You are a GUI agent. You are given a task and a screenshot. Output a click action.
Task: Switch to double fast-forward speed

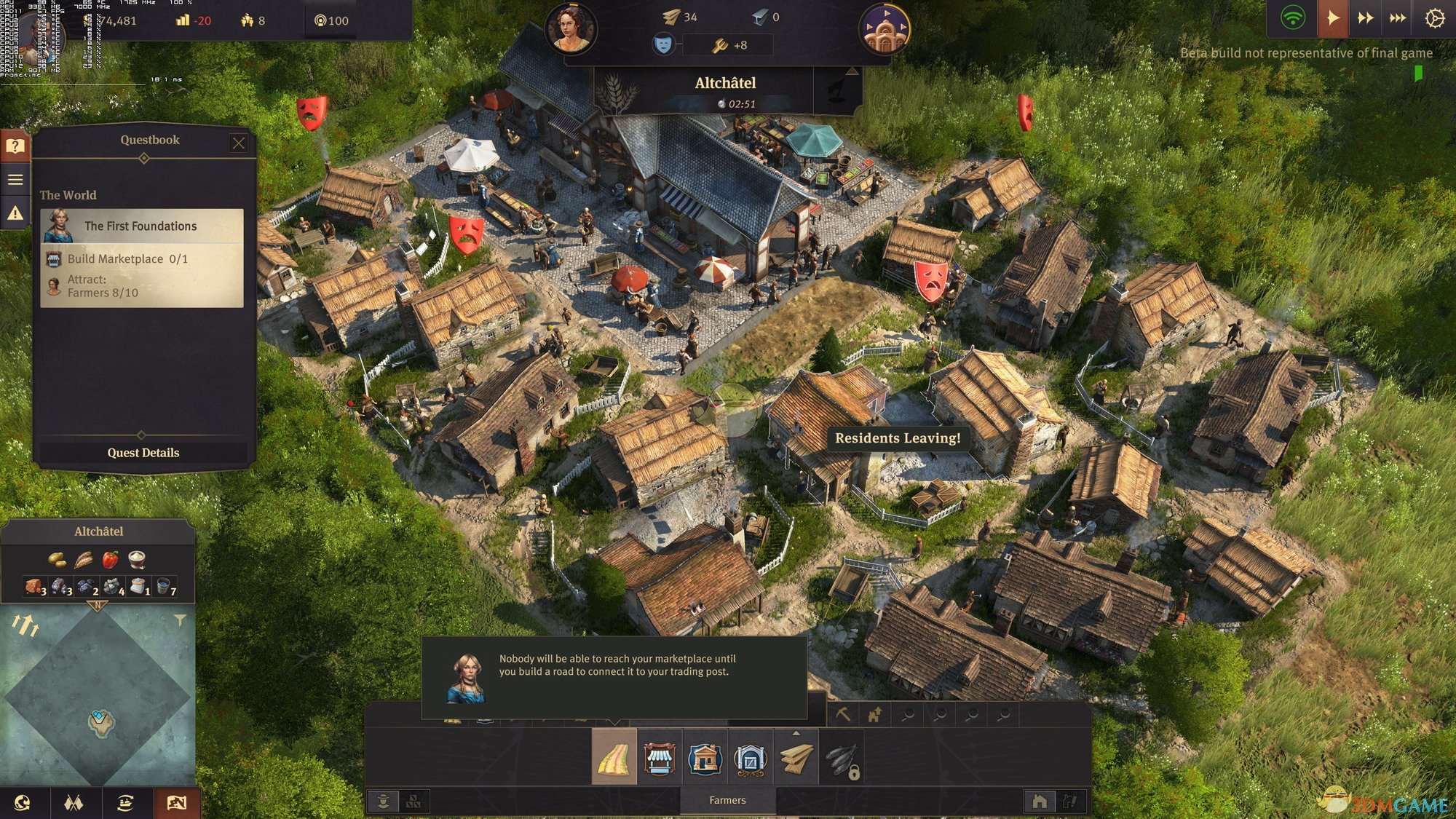point(1366,18)
